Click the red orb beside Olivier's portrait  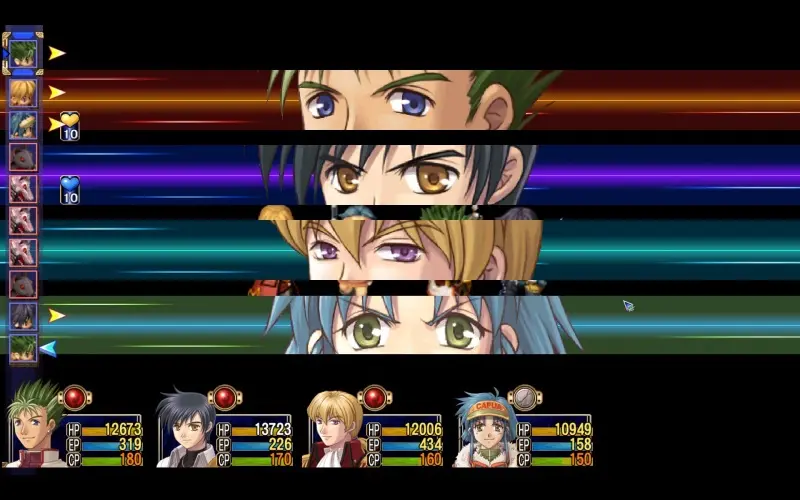click(374, 398)
